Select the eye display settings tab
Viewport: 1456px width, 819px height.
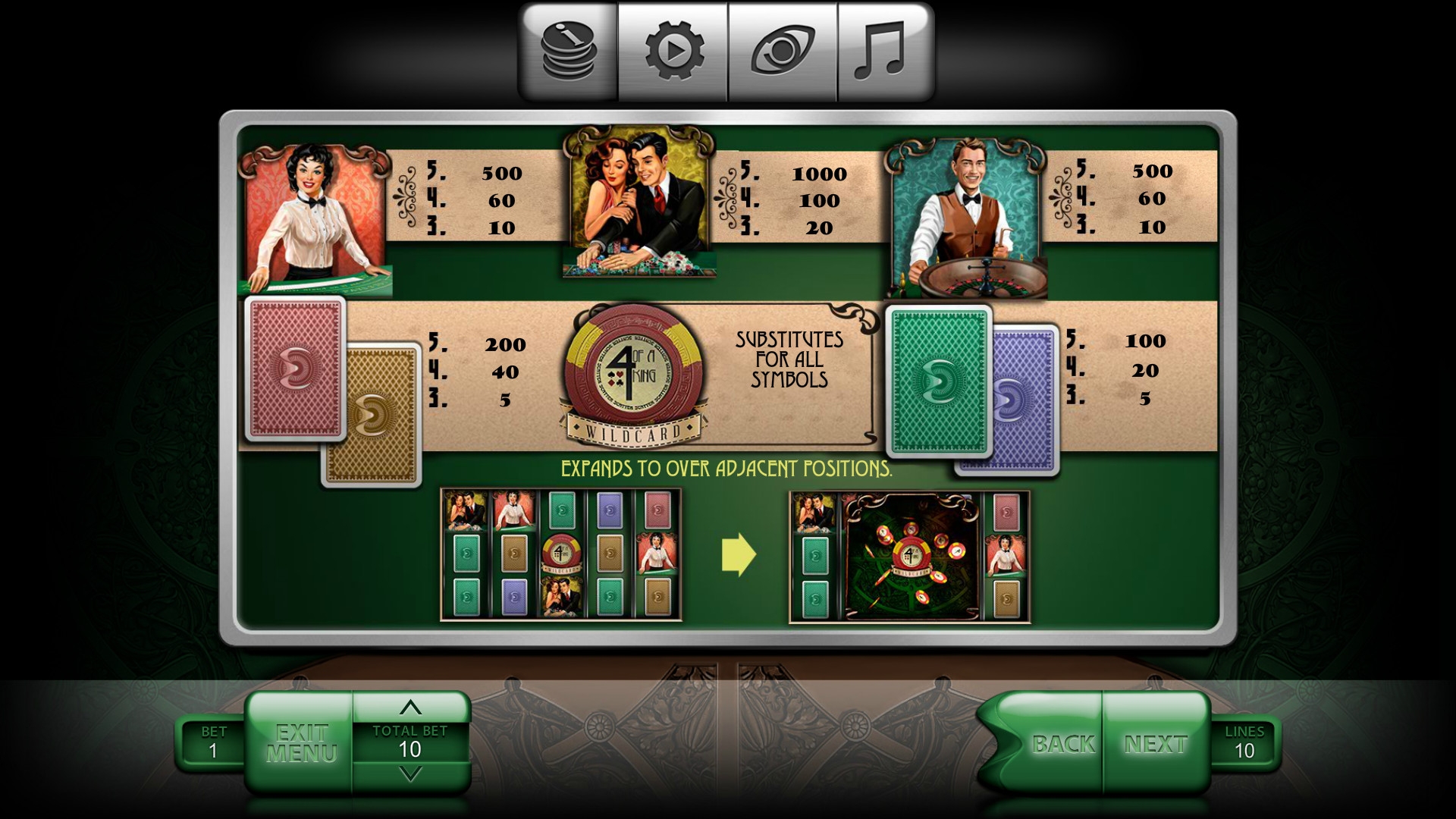coord(783,51)
